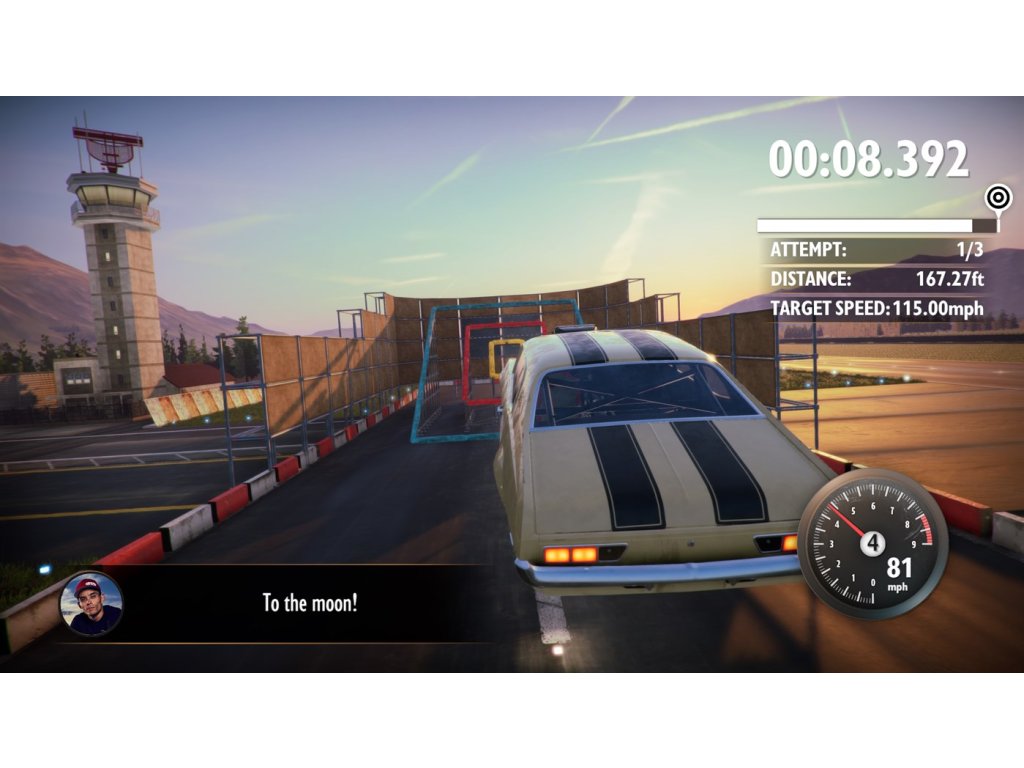Select the target marker icon above the progress bar
This screenshot has height=768, width=1024.
pyautogui.click(x=997, y=197)
